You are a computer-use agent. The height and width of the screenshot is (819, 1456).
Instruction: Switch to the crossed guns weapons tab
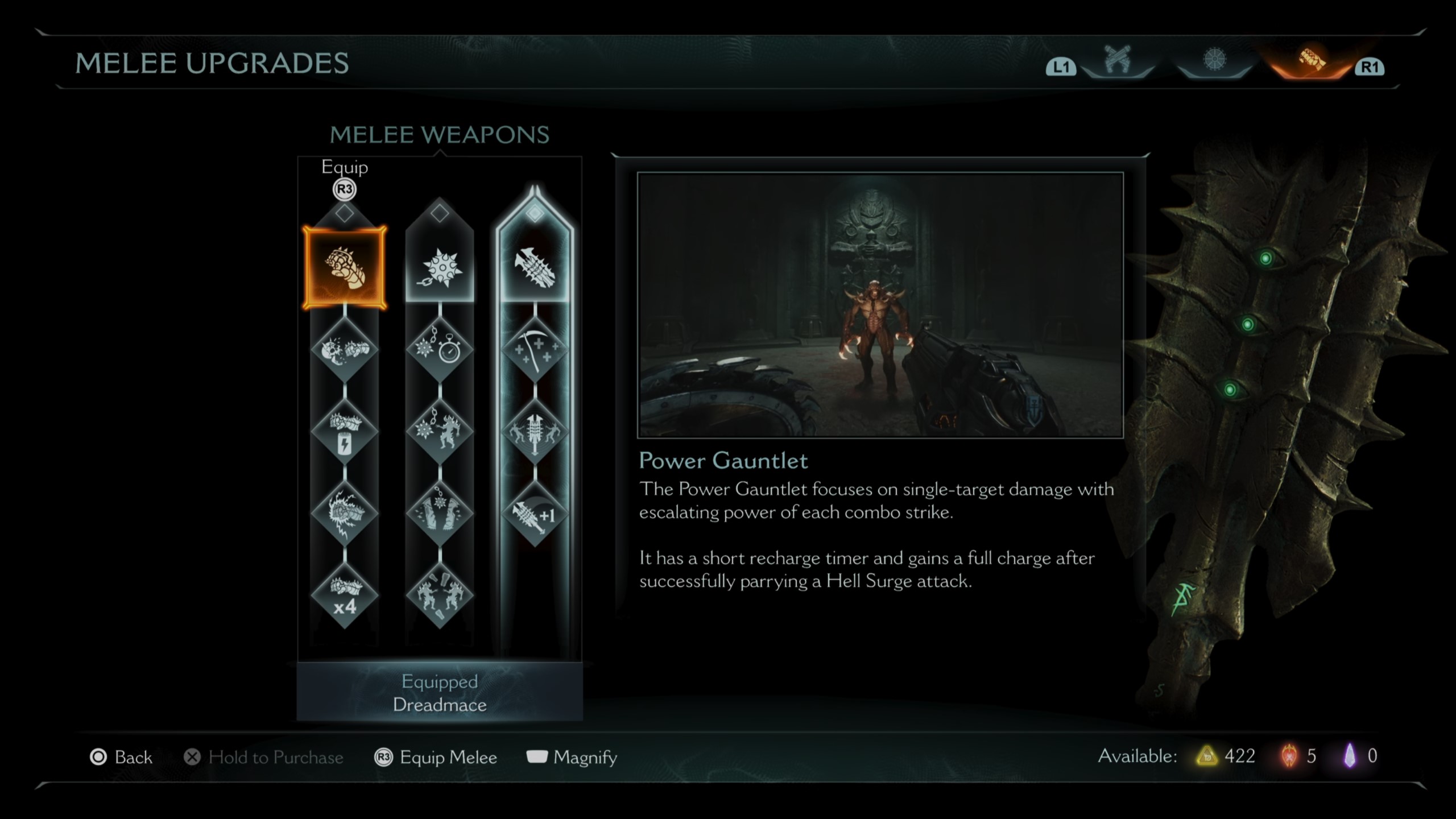click(x=1117, y=61)
